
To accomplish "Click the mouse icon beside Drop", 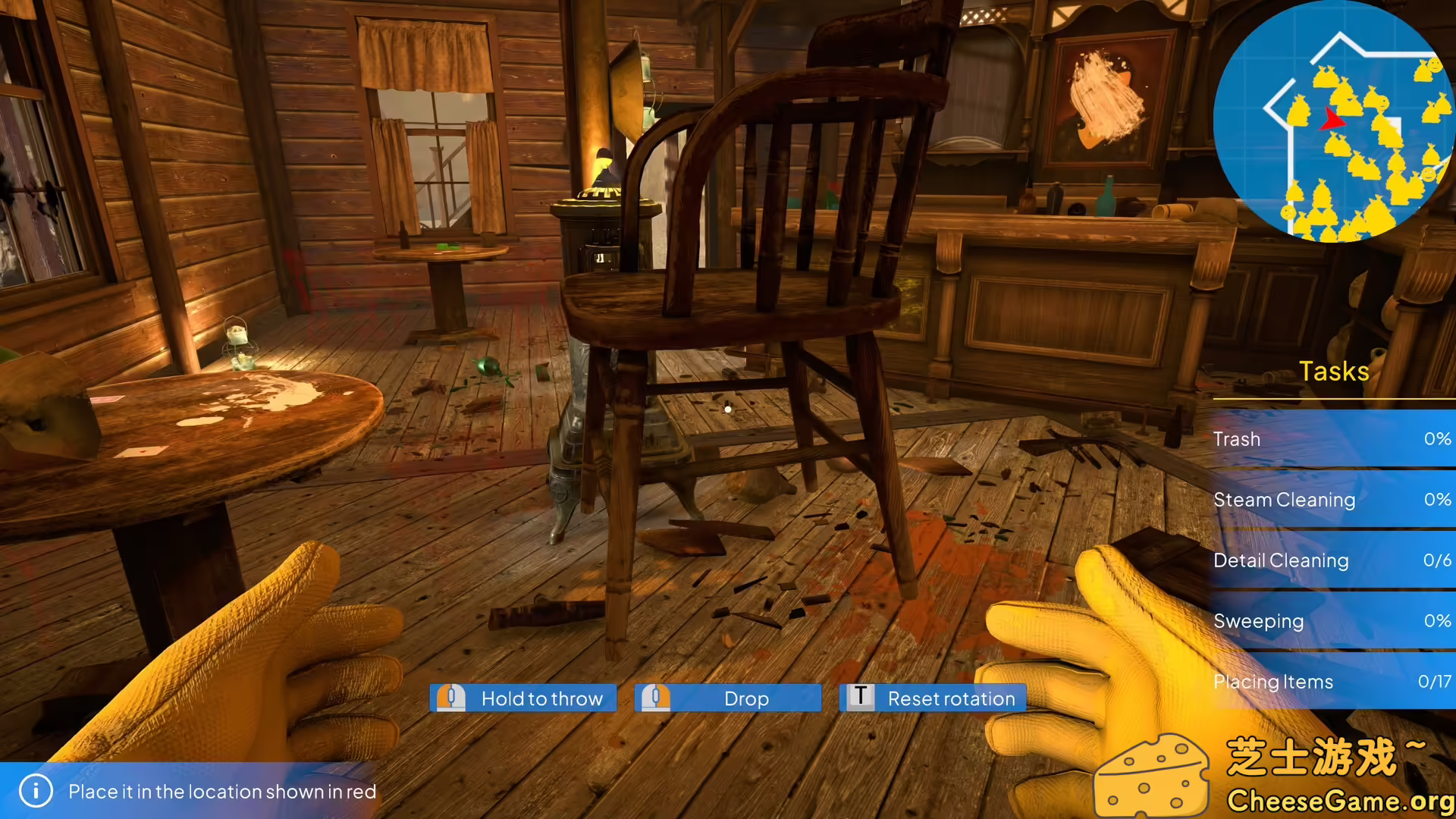I will (657, 698).
